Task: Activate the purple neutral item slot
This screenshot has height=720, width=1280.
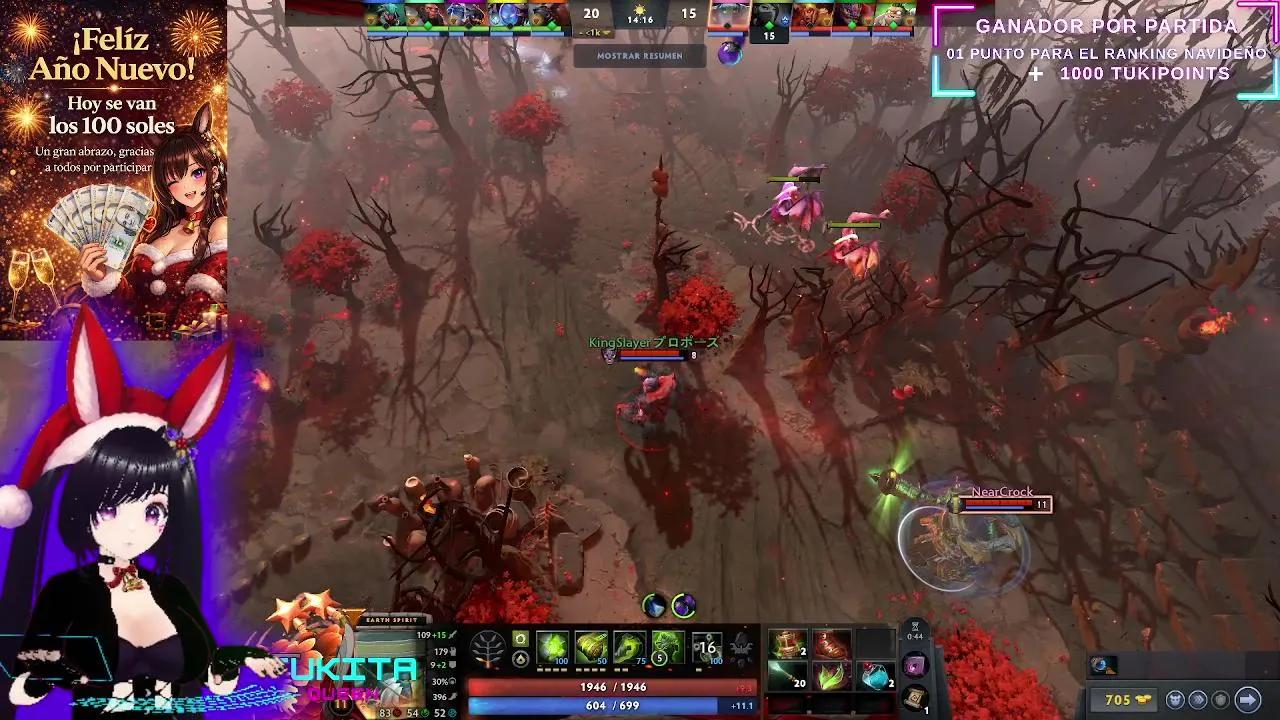Action: tap(916, 664)
